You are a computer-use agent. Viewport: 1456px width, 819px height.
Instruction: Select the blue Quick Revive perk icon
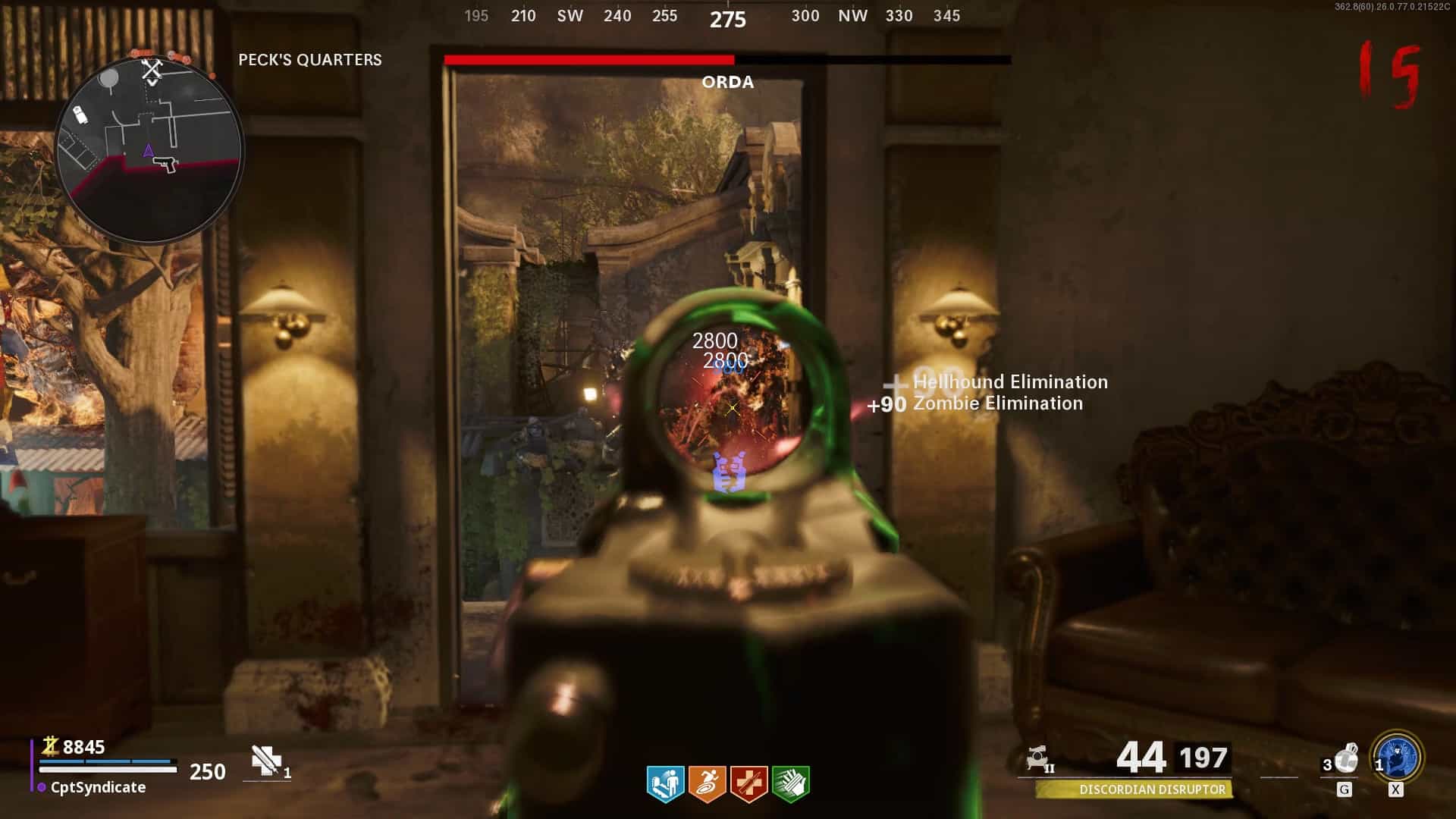(665, 783)
